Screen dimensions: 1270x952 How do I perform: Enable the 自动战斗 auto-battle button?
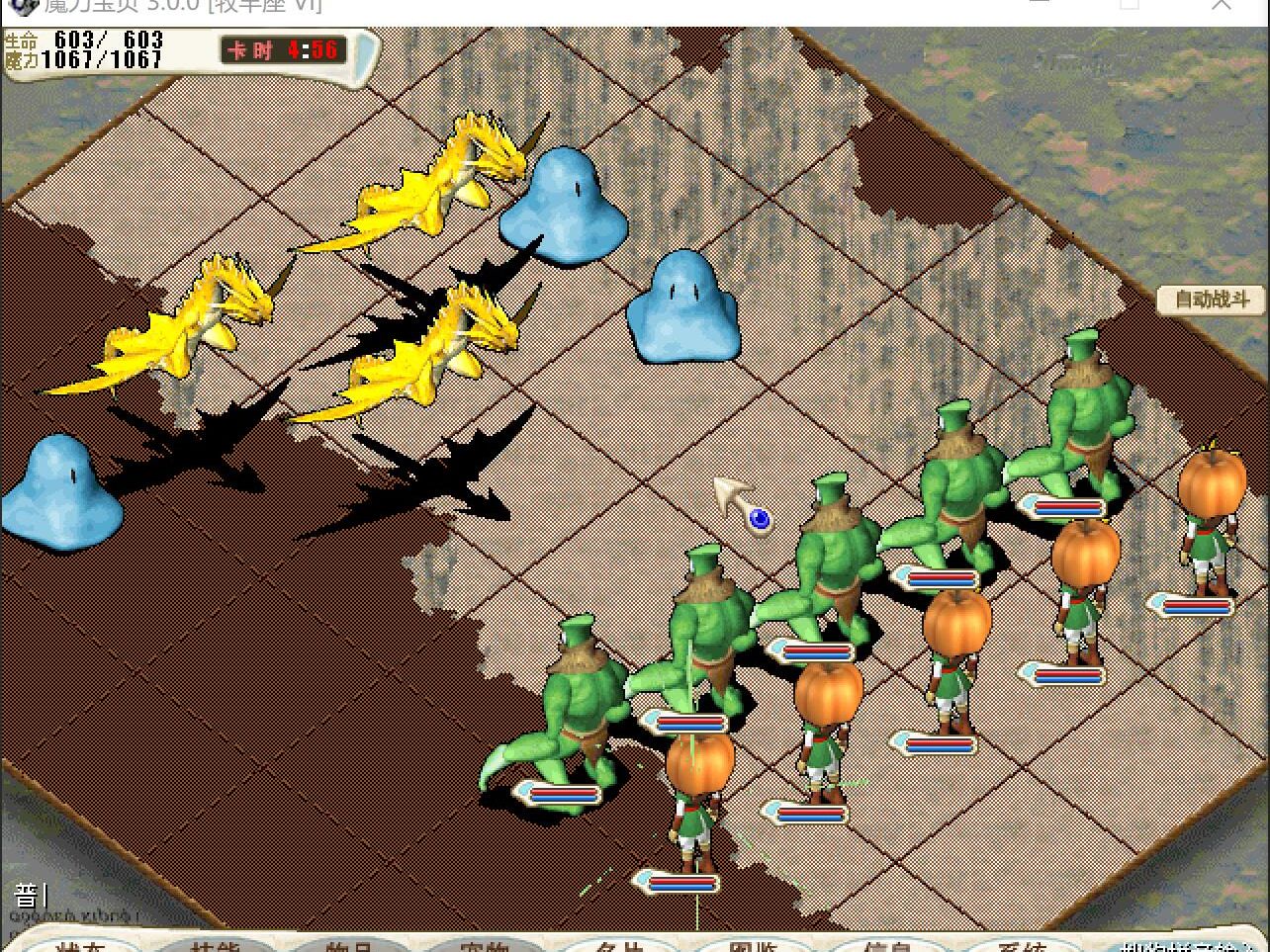click(x=1211, y=299)
